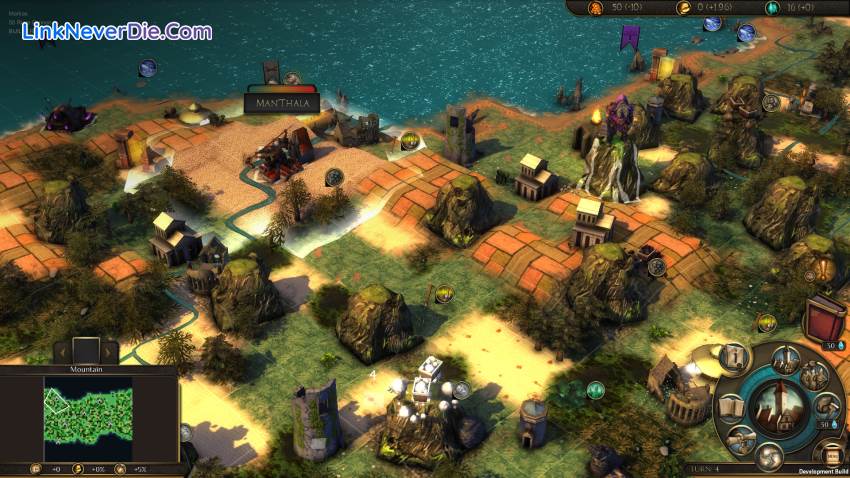Select the previous tile with left arrow
850x478 pixels.
[62, 350]
